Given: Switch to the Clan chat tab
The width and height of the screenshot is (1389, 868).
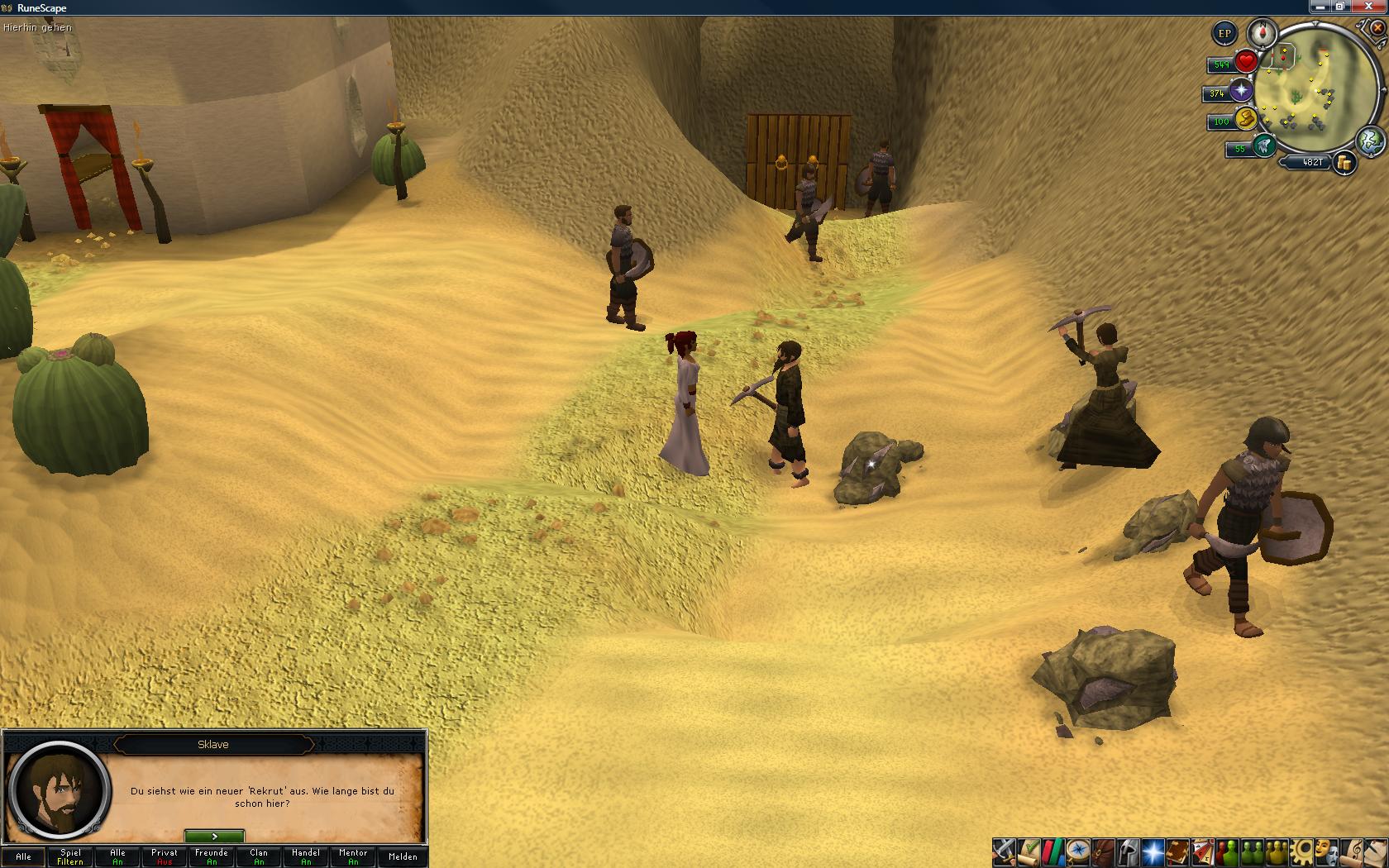Looking at the screenshot, I should pyautogui.click(x=259, y=856).
